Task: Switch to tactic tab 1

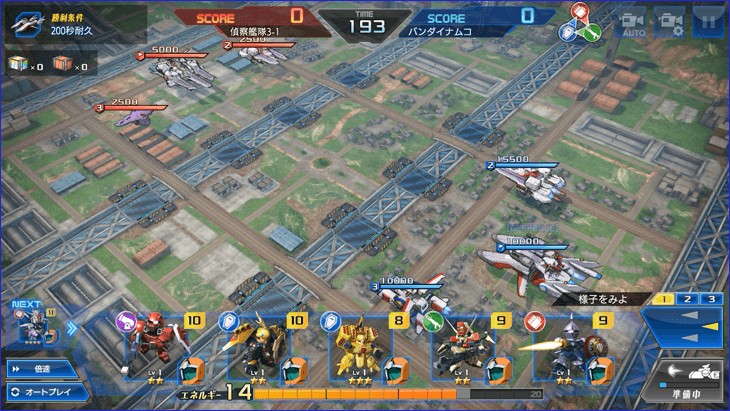Action: [664, 299]
